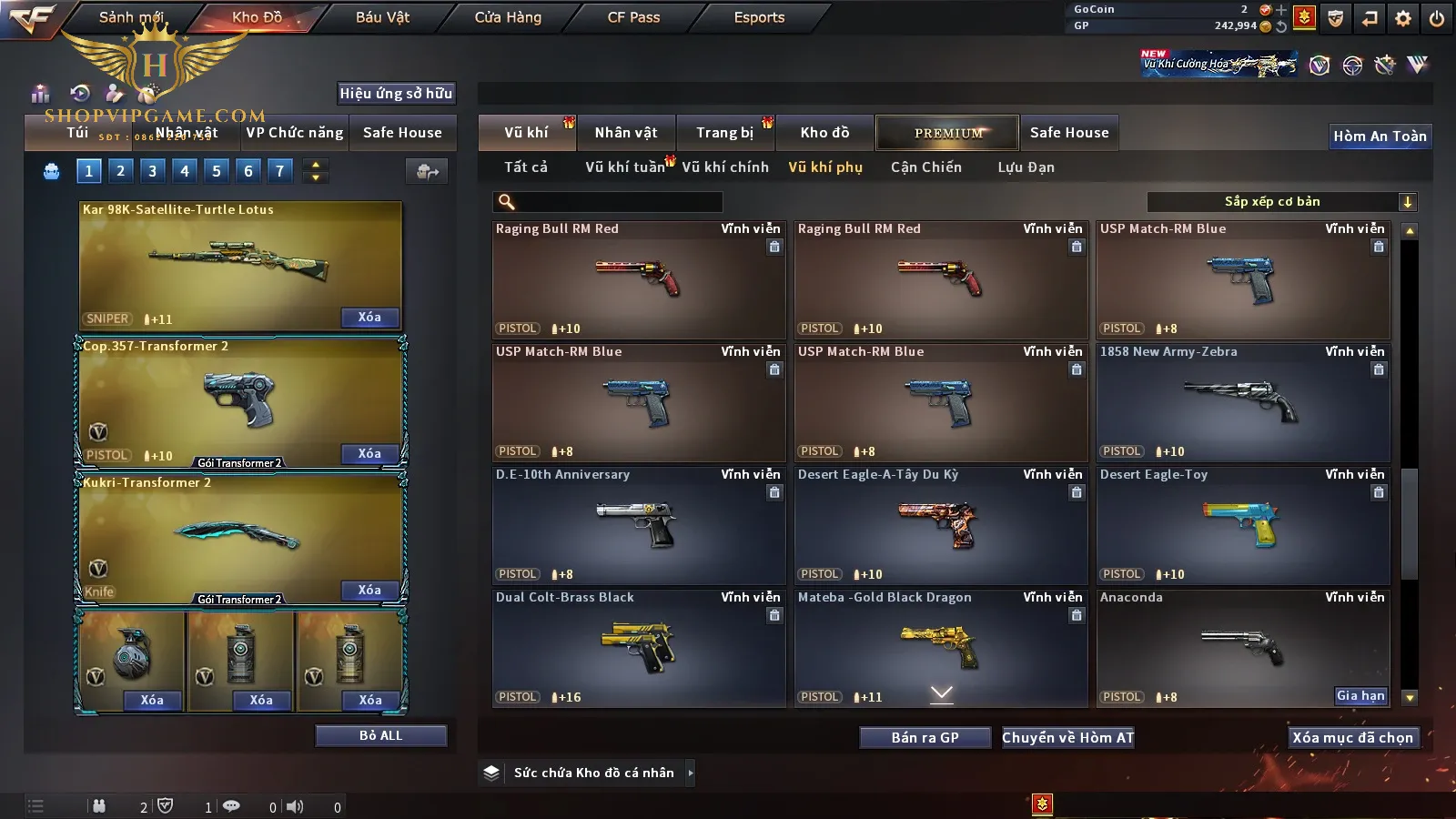Sell selected item via Bán ra GP
The width and height of the screenshot is (1456, 819).
[x=925, y=738]
